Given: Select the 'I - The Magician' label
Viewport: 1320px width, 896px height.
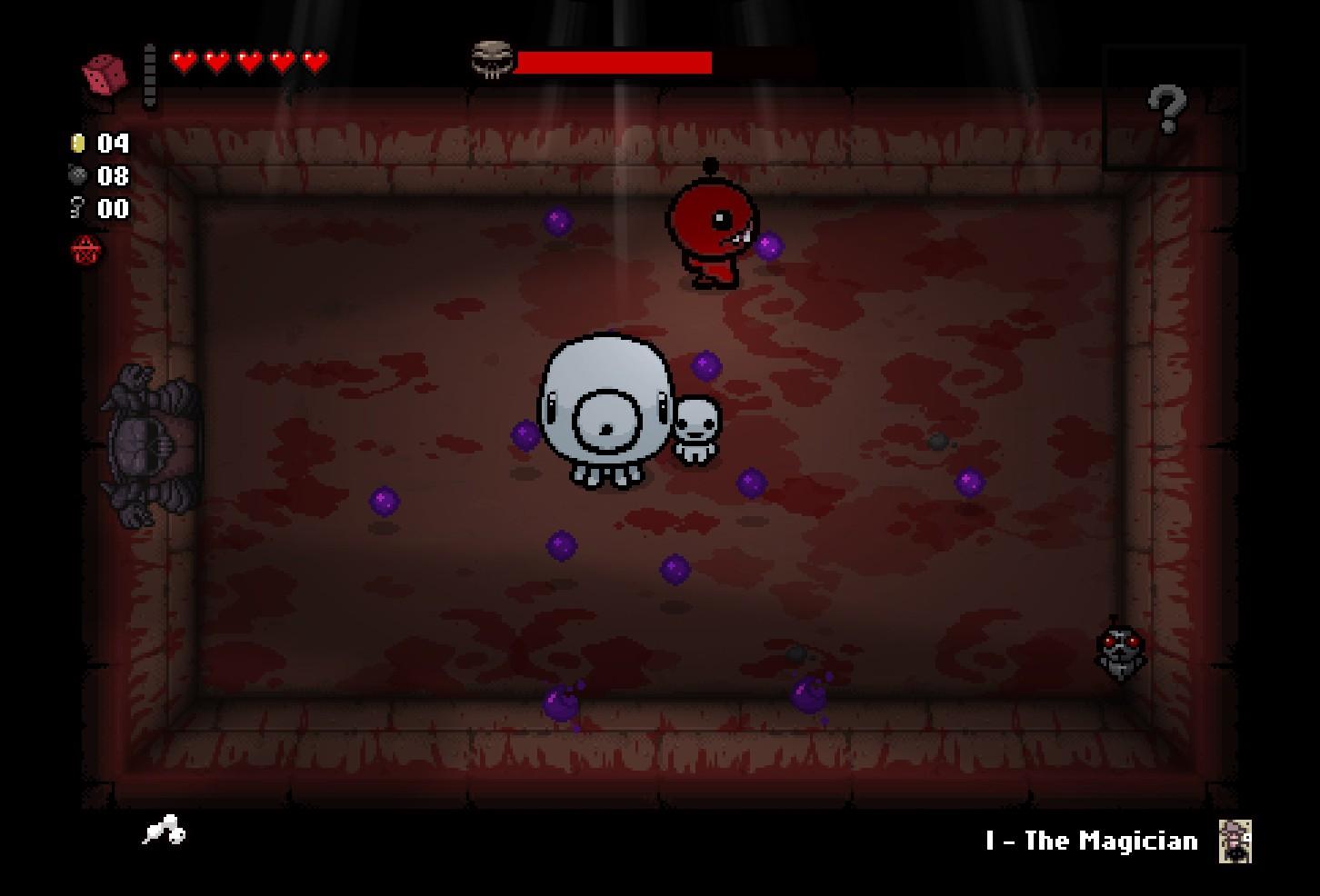Looking at the screenshot, I should point(1091,841).
